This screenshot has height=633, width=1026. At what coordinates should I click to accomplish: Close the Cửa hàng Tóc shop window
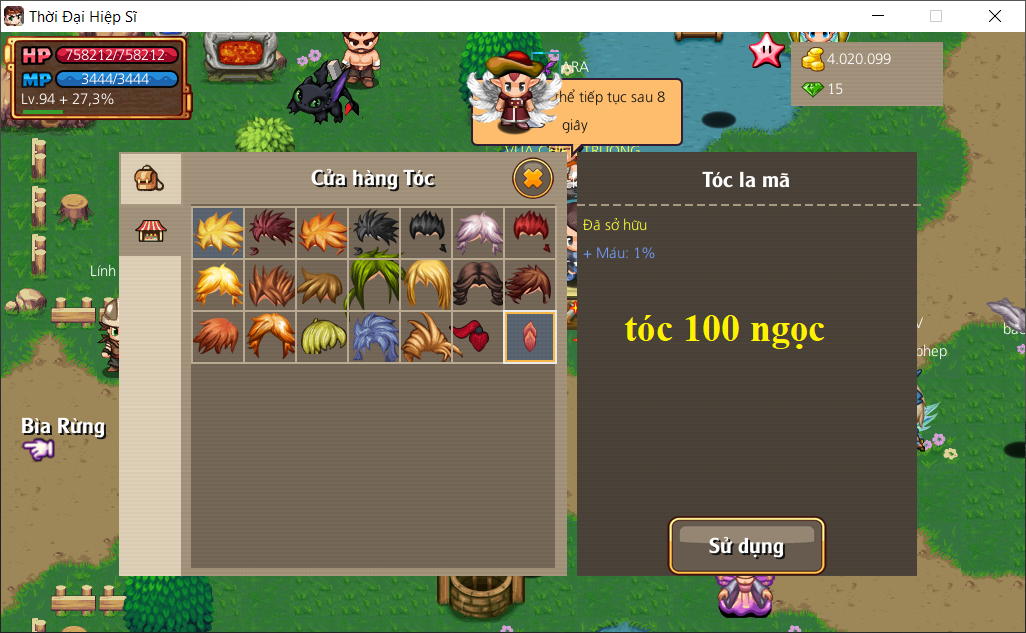(533, 179)
